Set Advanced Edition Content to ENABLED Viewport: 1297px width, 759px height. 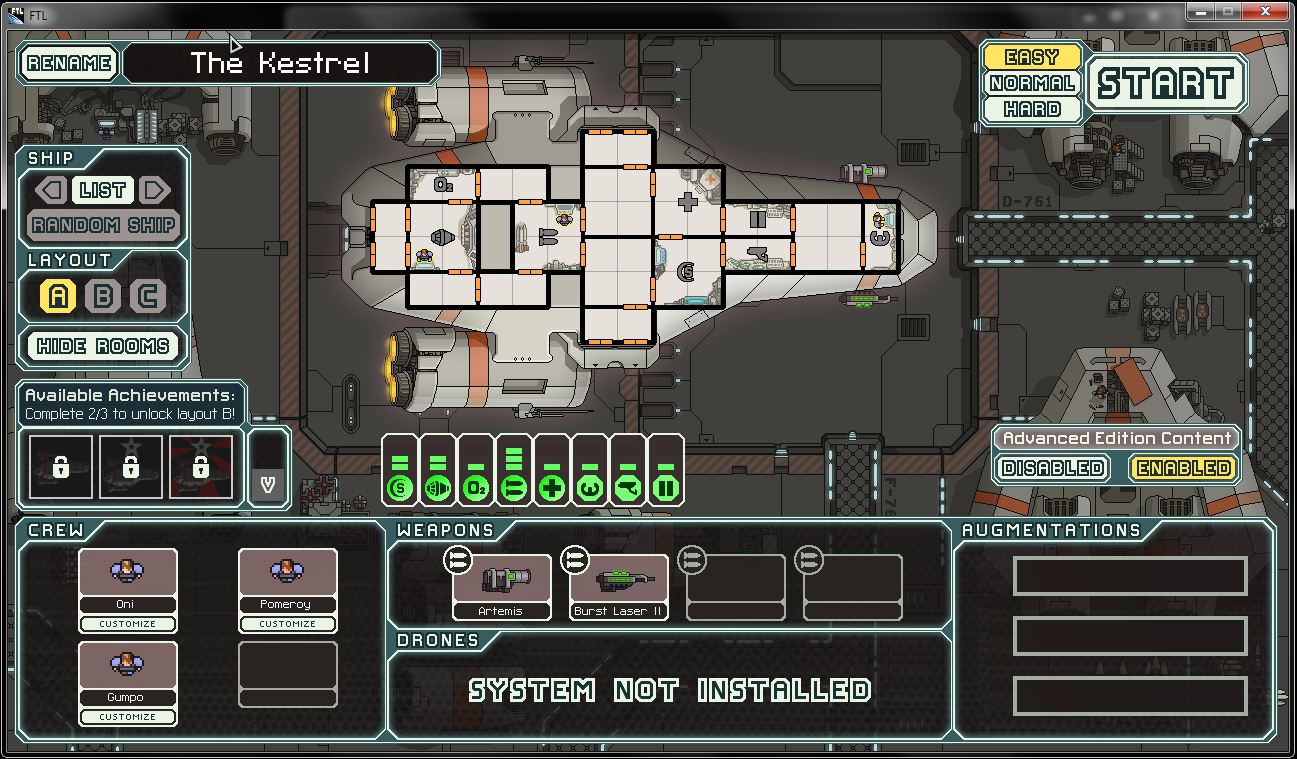[1183, 468]
